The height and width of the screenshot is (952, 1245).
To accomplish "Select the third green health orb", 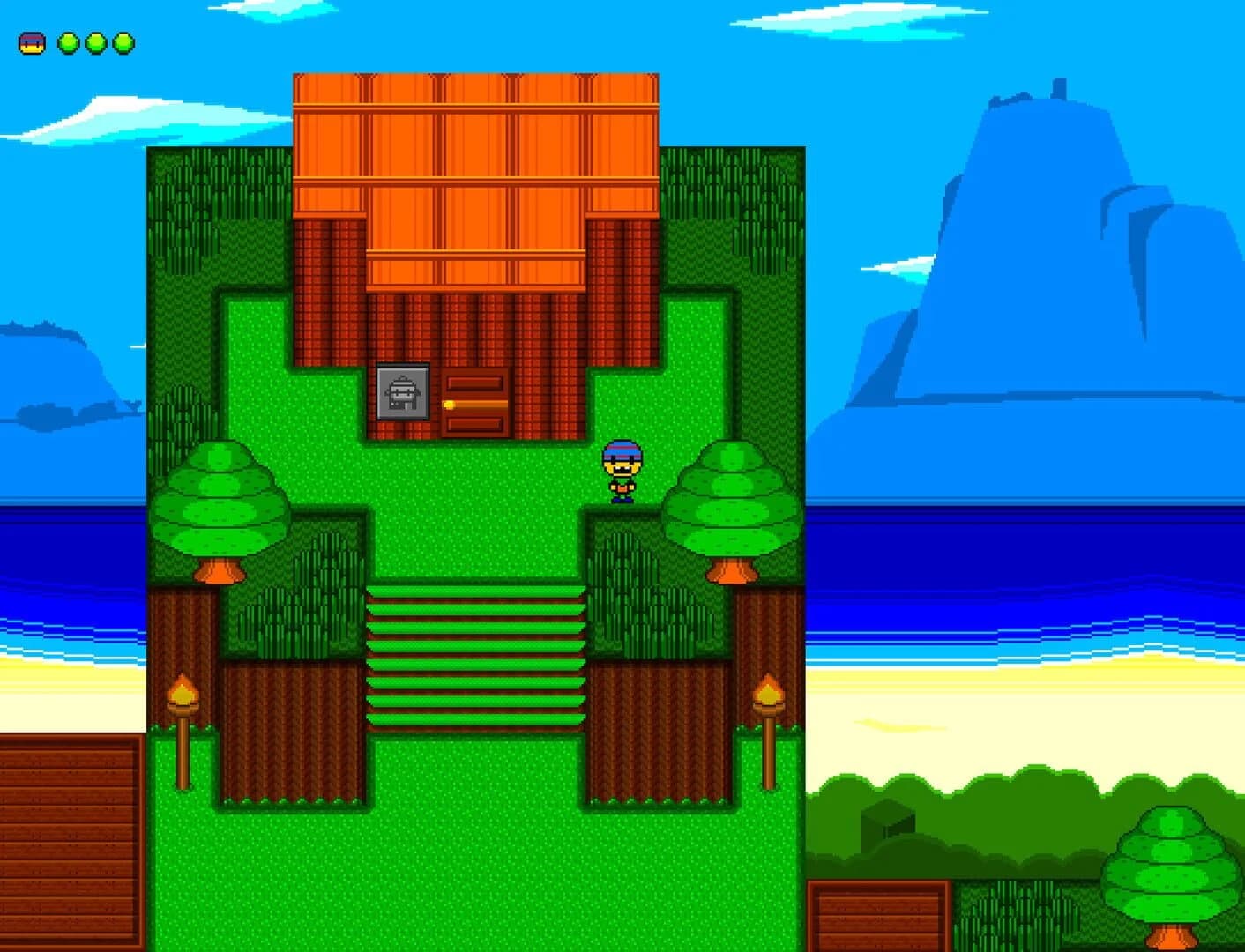I will click(122, 41).
